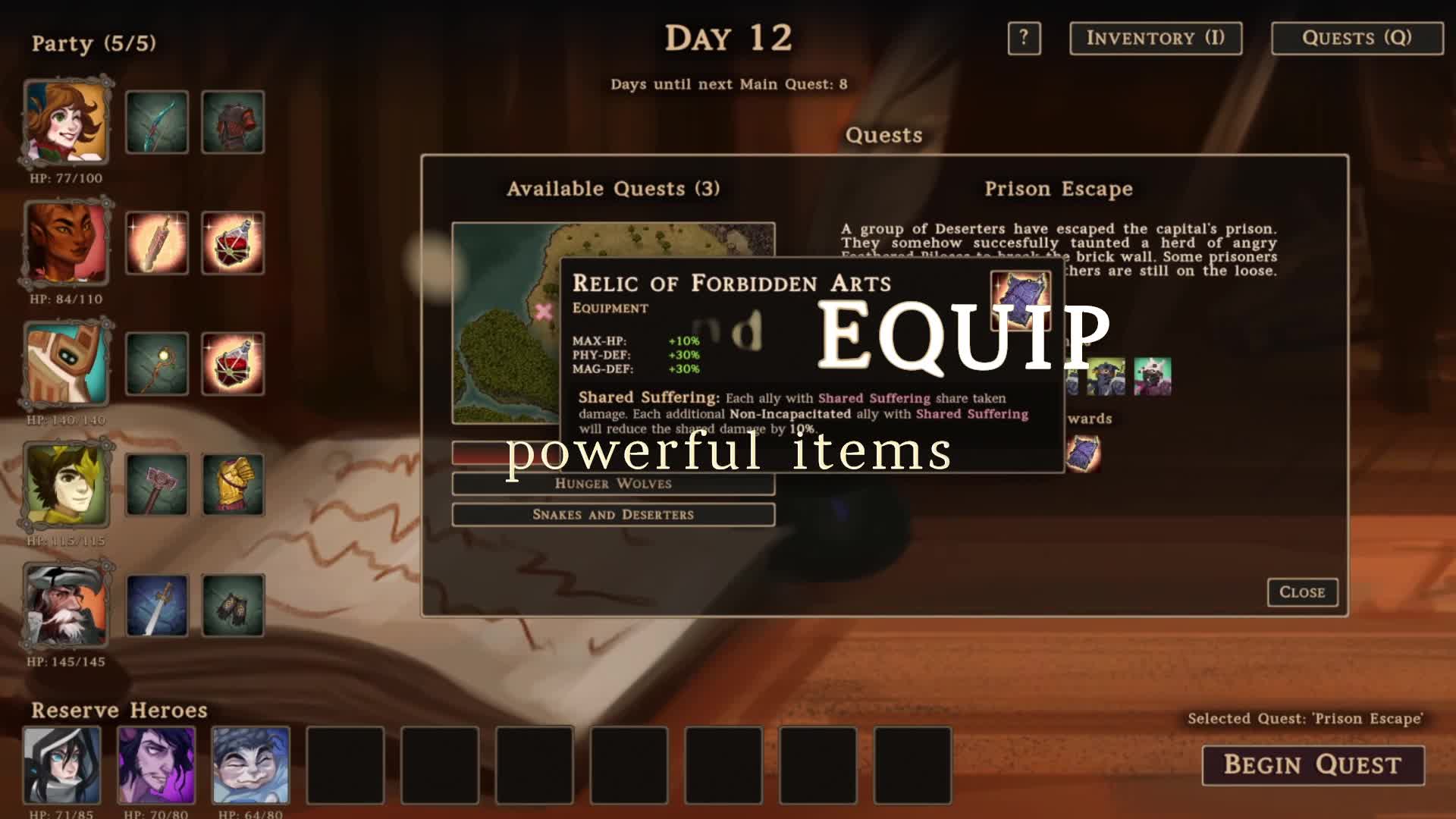
Task: Select the Hunger Wolves quest
Action: tap(613, 484)
